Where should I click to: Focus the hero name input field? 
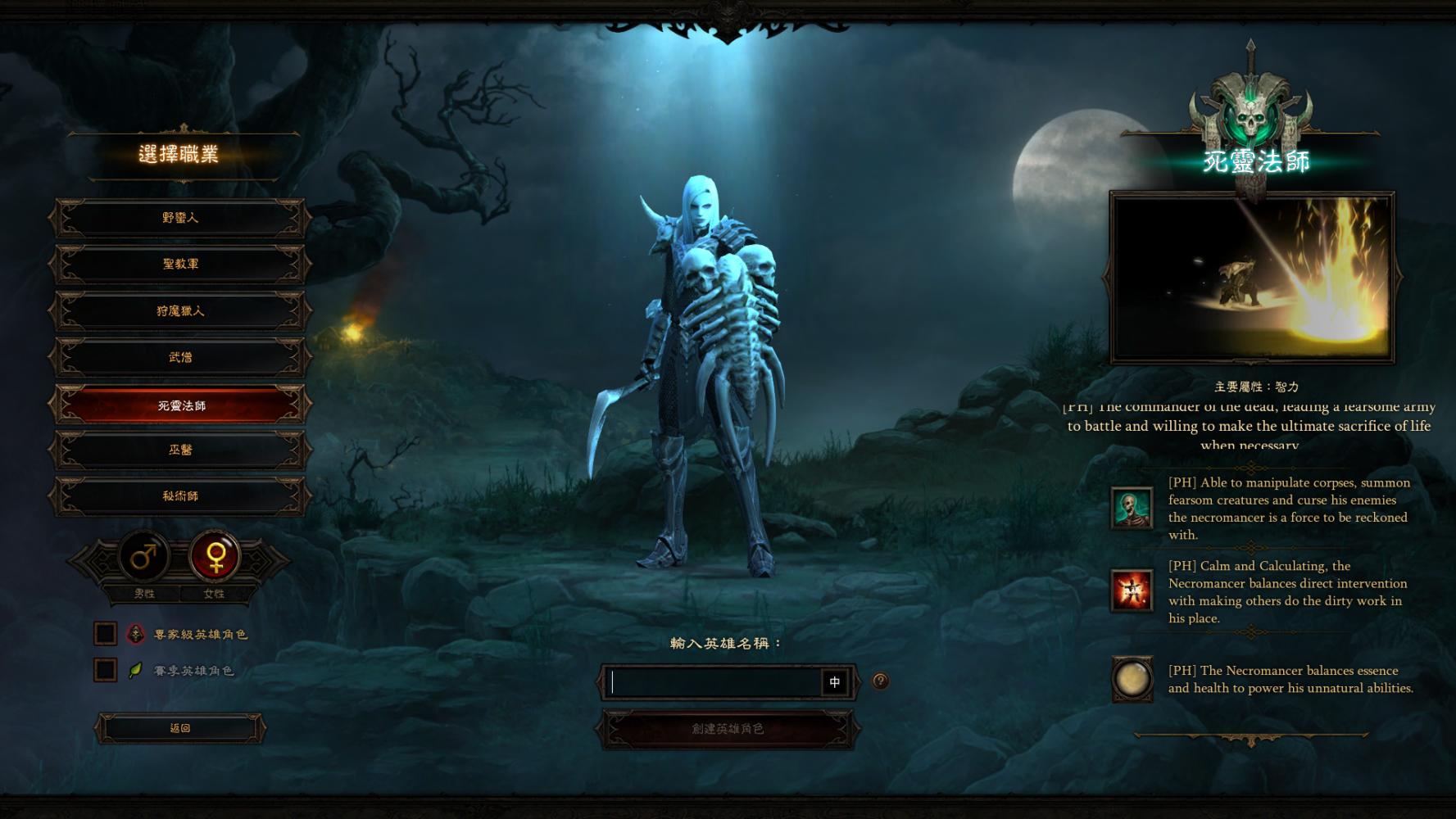click(x=713, y=682)
